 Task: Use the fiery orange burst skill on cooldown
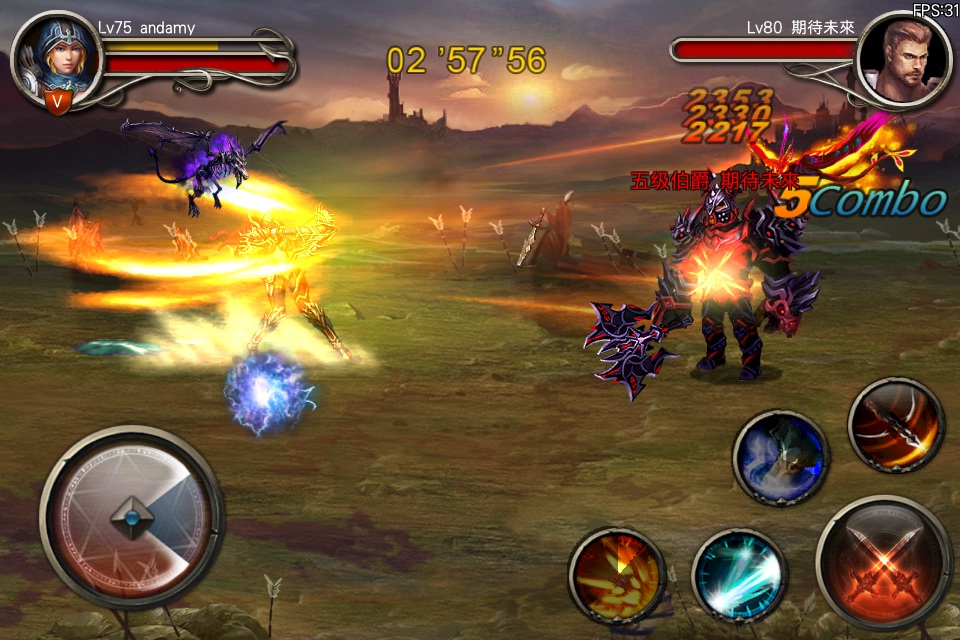[x=617, y=575]
